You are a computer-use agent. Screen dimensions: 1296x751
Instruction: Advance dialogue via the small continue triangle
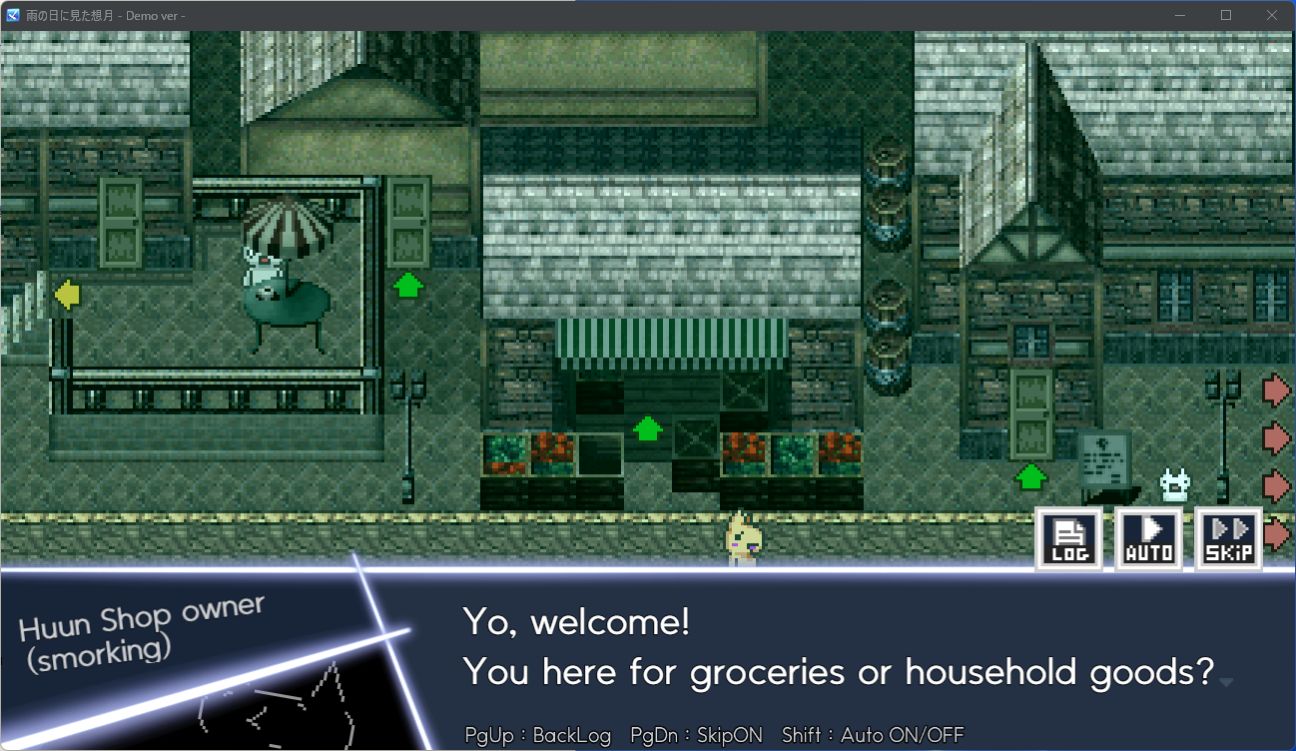(1226, 682)
